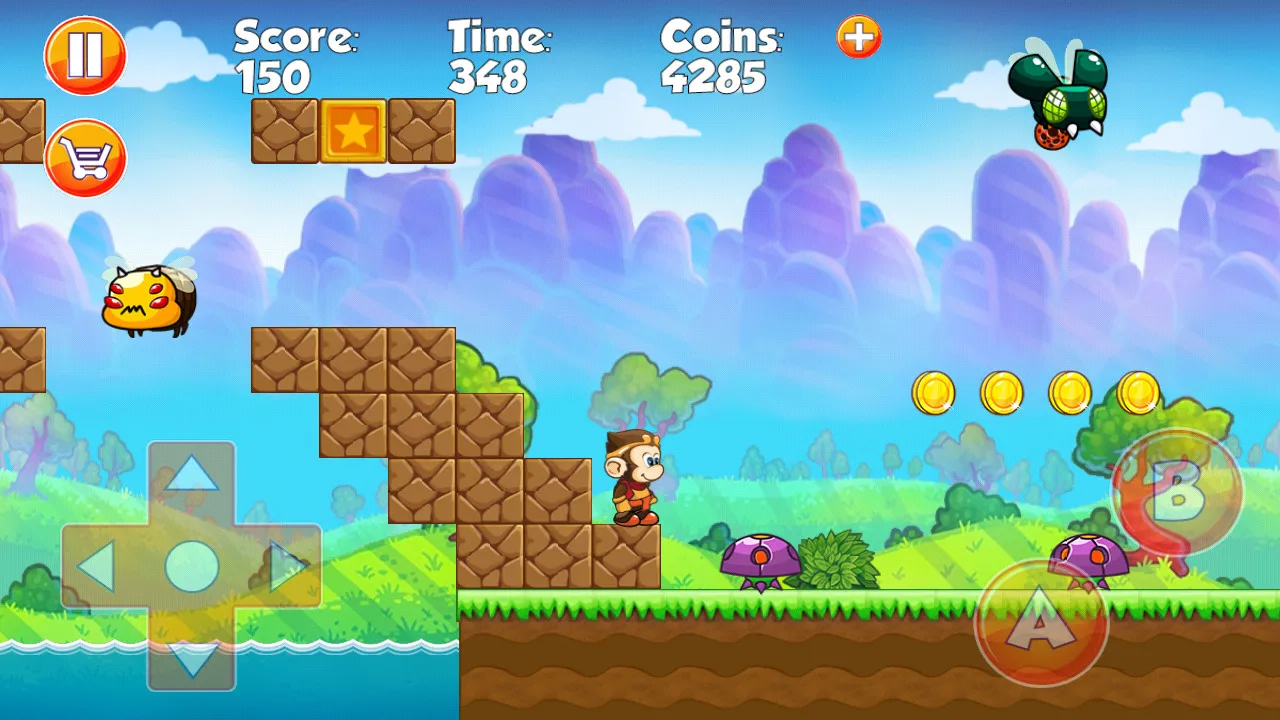Tap the up arrow on the D-pad
The height and width of the screenshot is (720, 1280).
[190, 475]
